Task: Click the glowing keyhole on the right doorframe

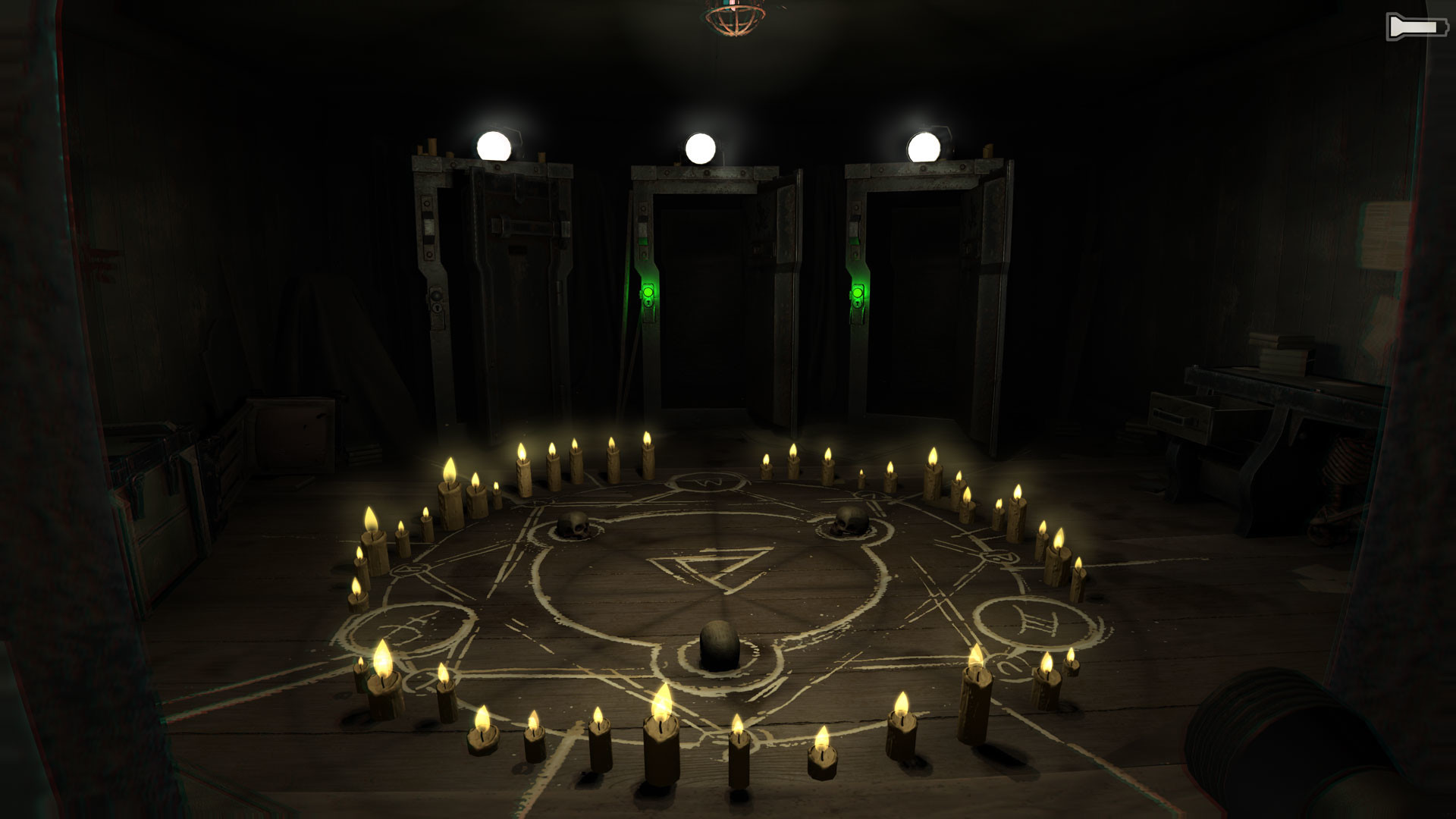Action: (858, 304)
